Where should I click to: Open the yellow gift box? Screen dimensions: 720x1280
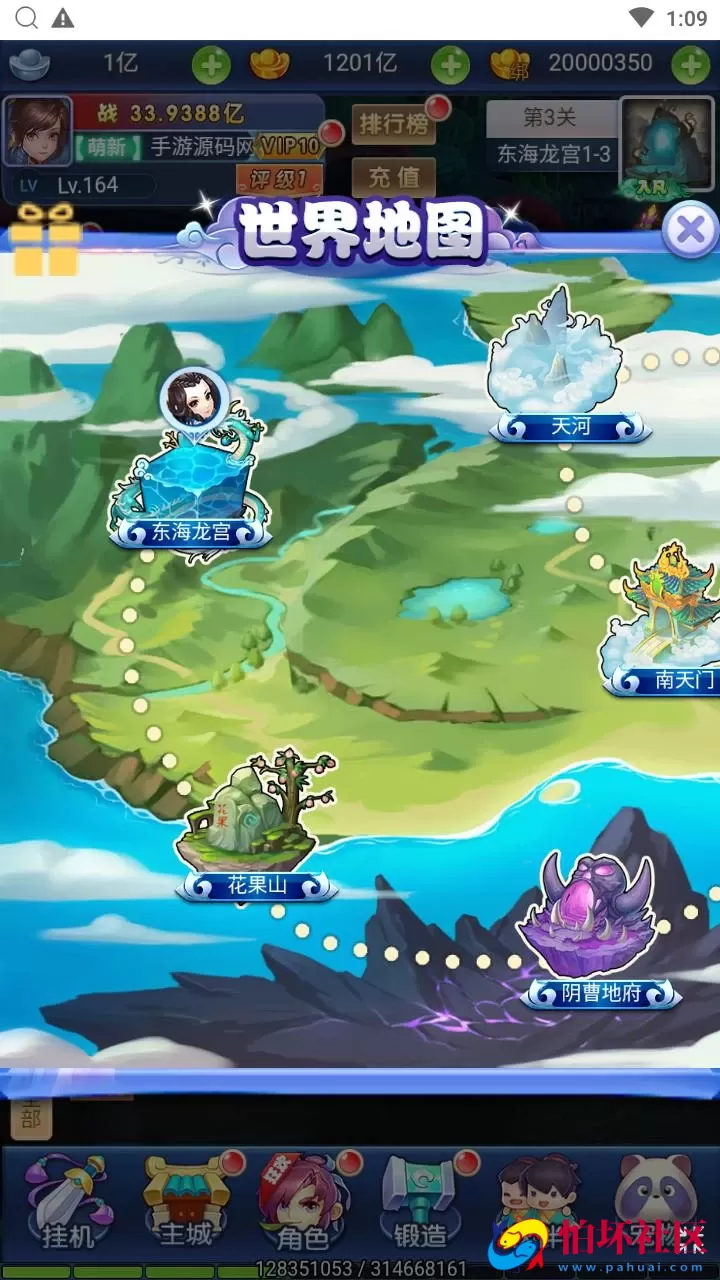pyautogui.click(x=45, y=240)
